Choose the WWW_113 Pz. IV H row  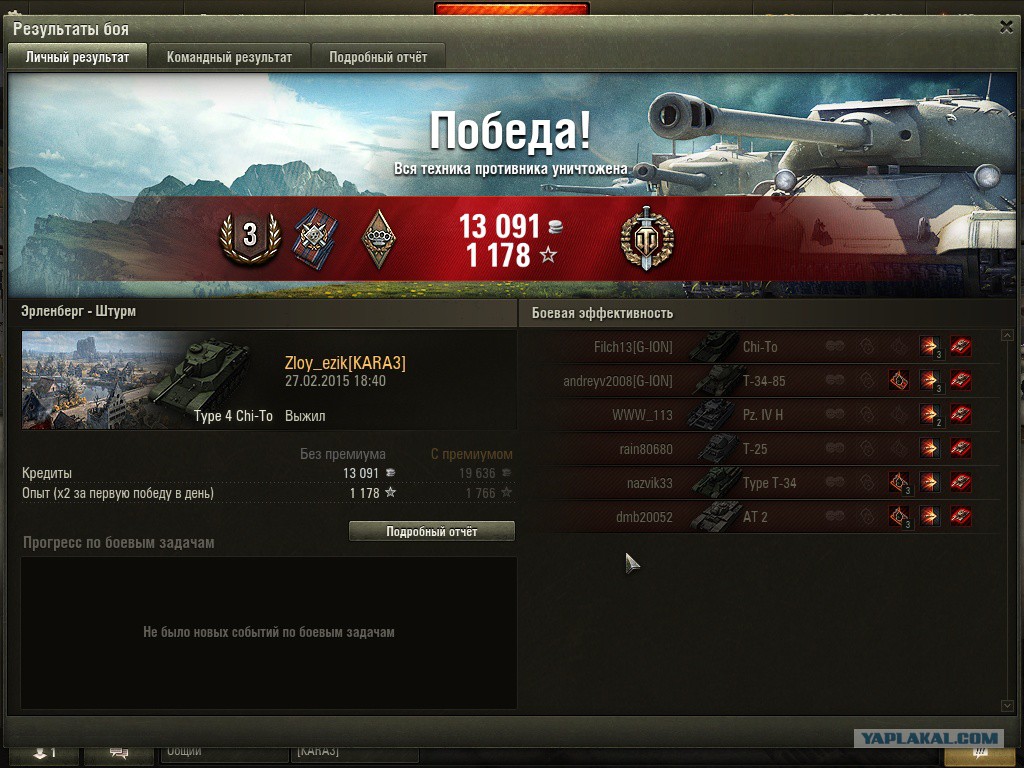pyautogui.click(x=760, y=415)
